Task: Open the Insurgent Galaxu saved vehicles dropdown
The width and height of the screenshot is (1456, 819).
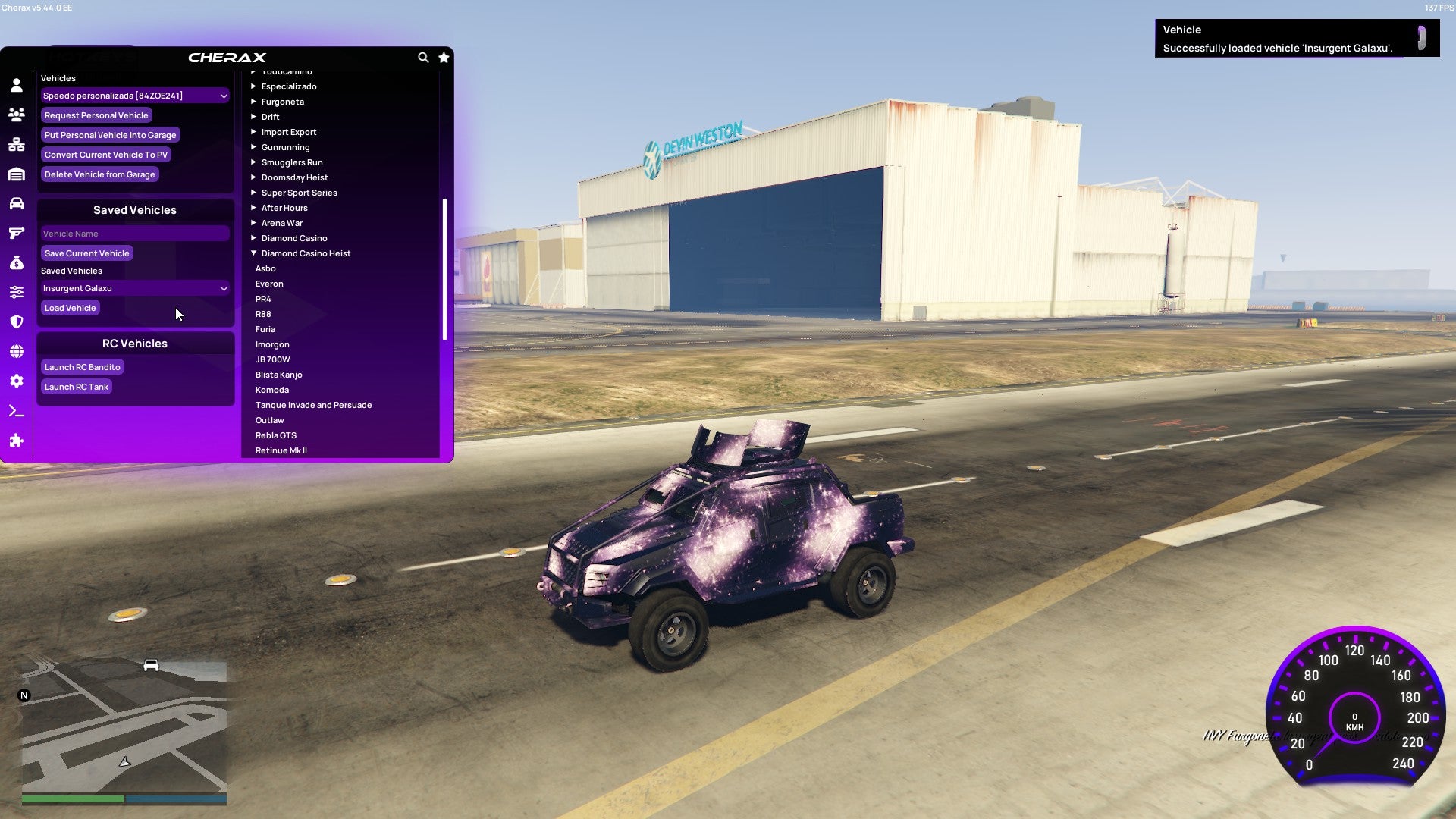Action: pos(135,288)
